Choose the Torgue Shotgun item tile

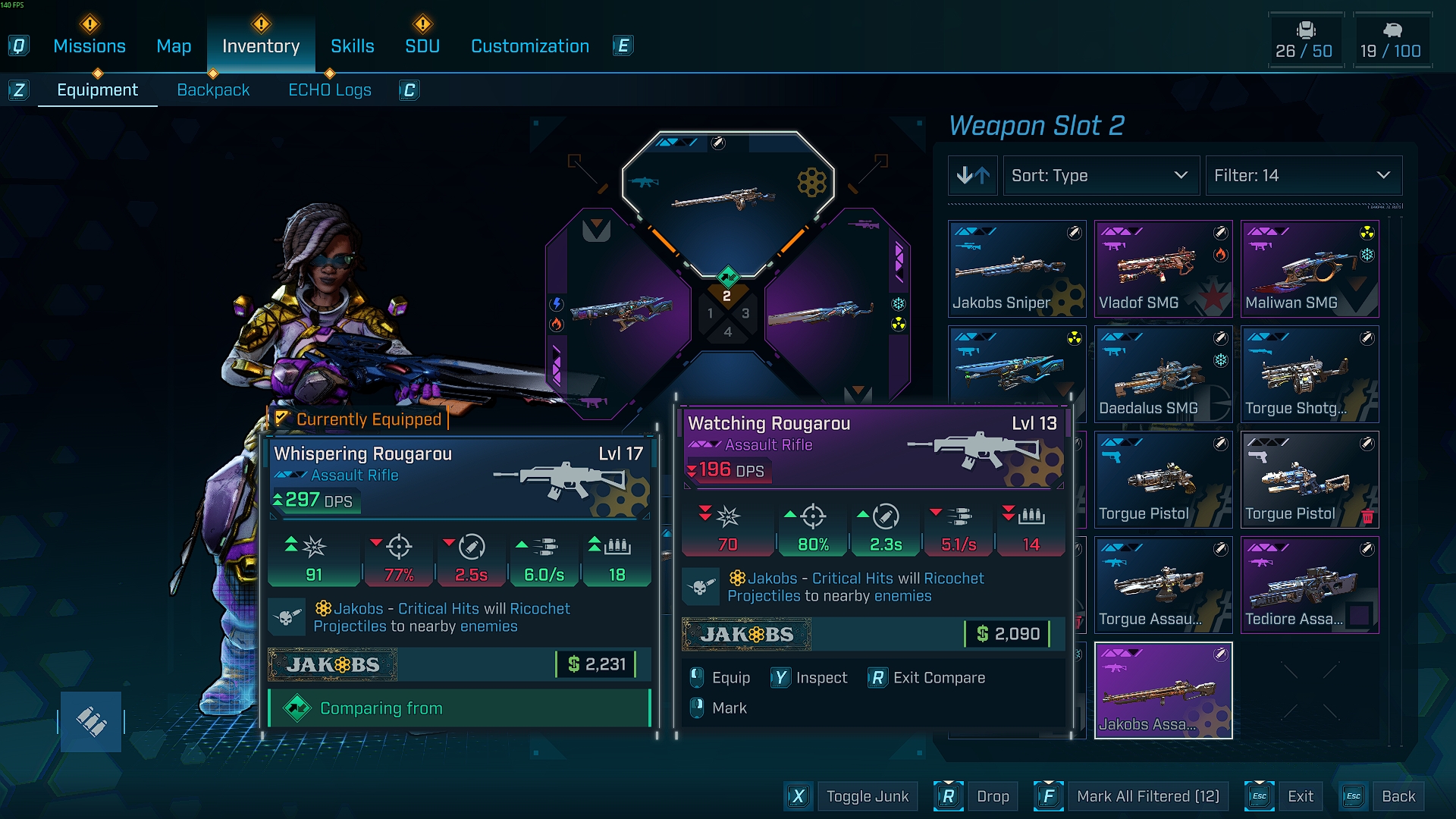tap(1310, 375)
